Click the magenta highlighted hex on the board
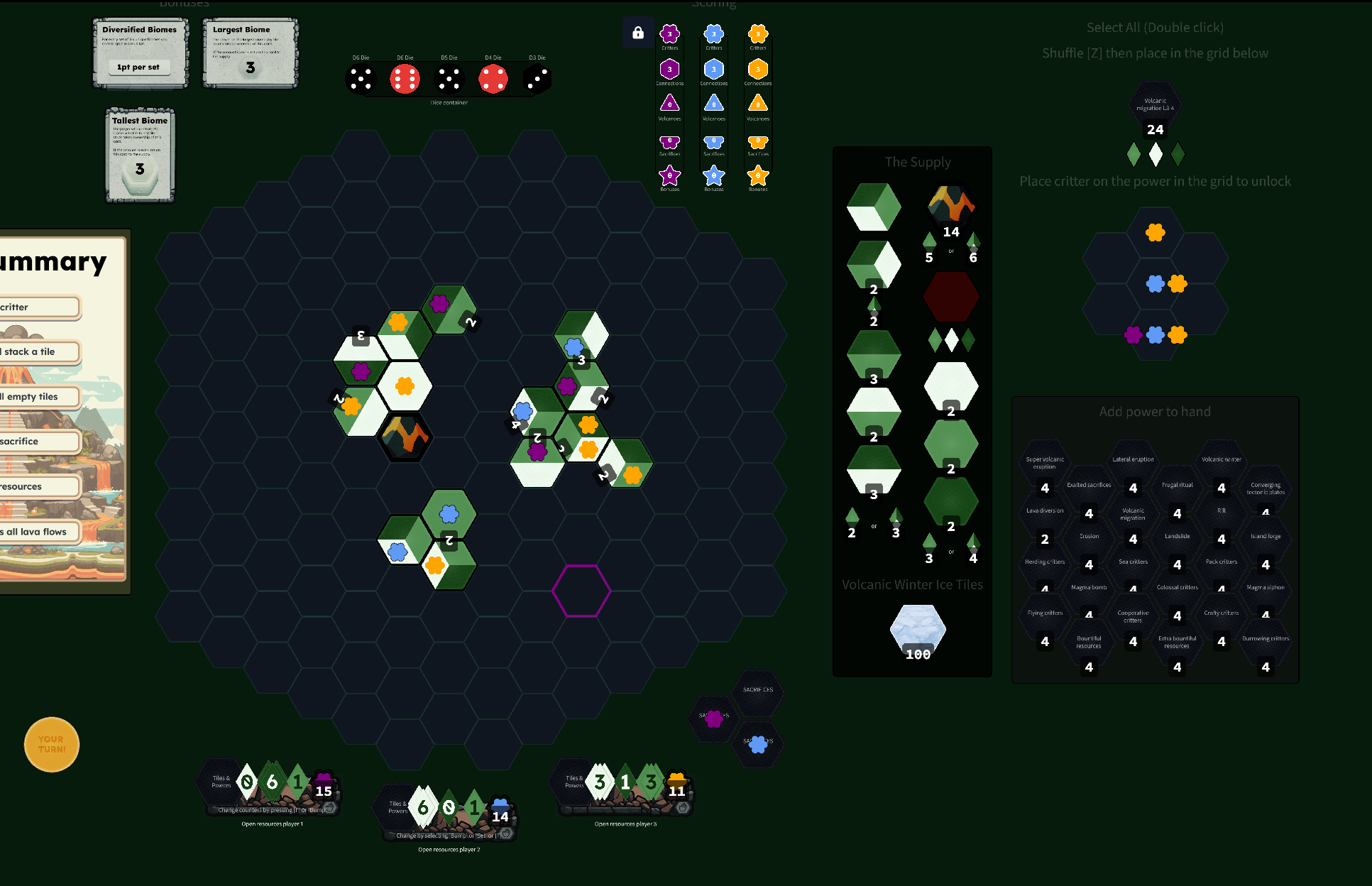Viewport: 1372px width, 886px height. pyautogui.click(x=581, y=591)
